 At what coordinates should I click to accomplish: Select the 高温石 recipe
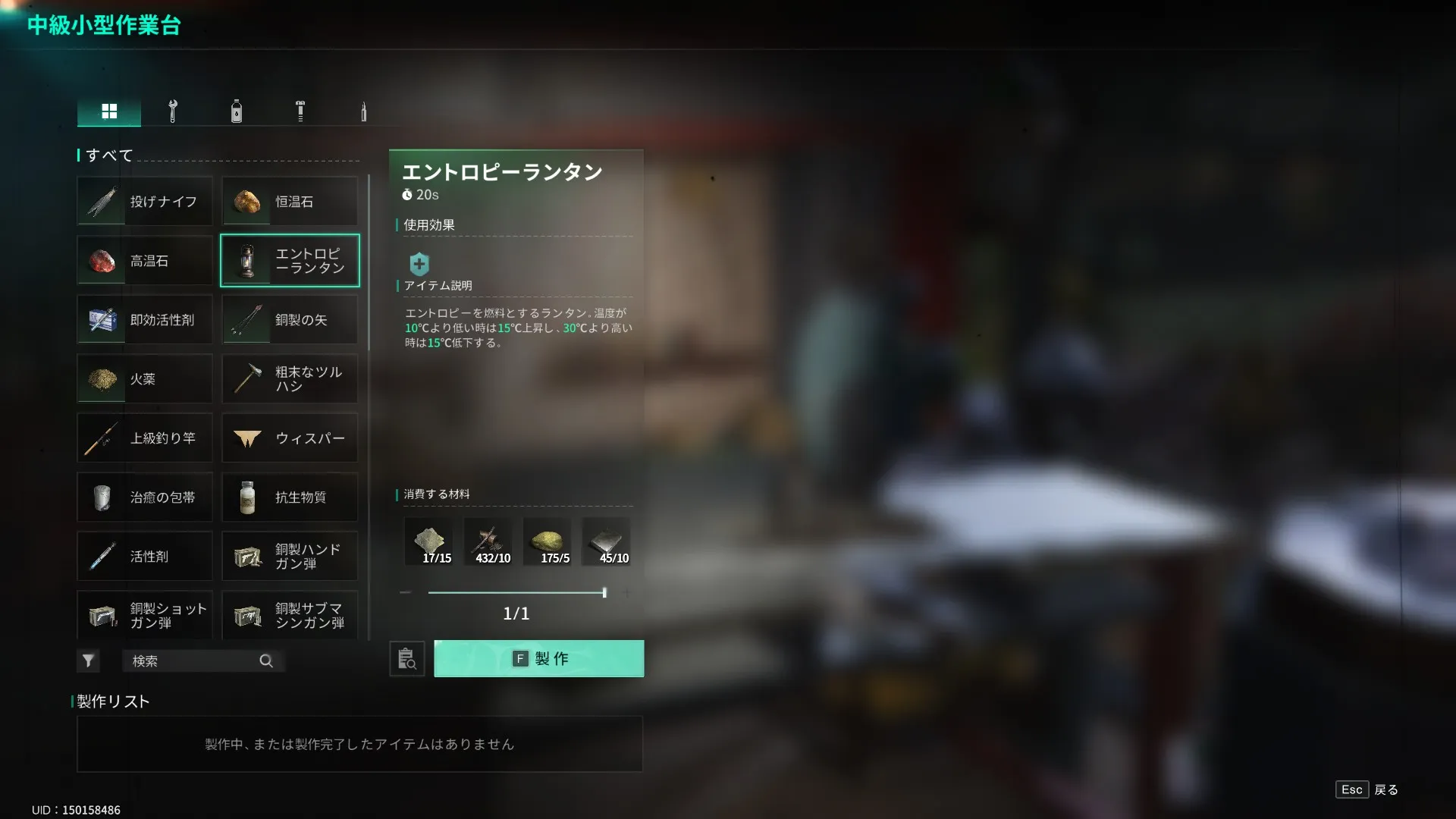click(145, 261)
